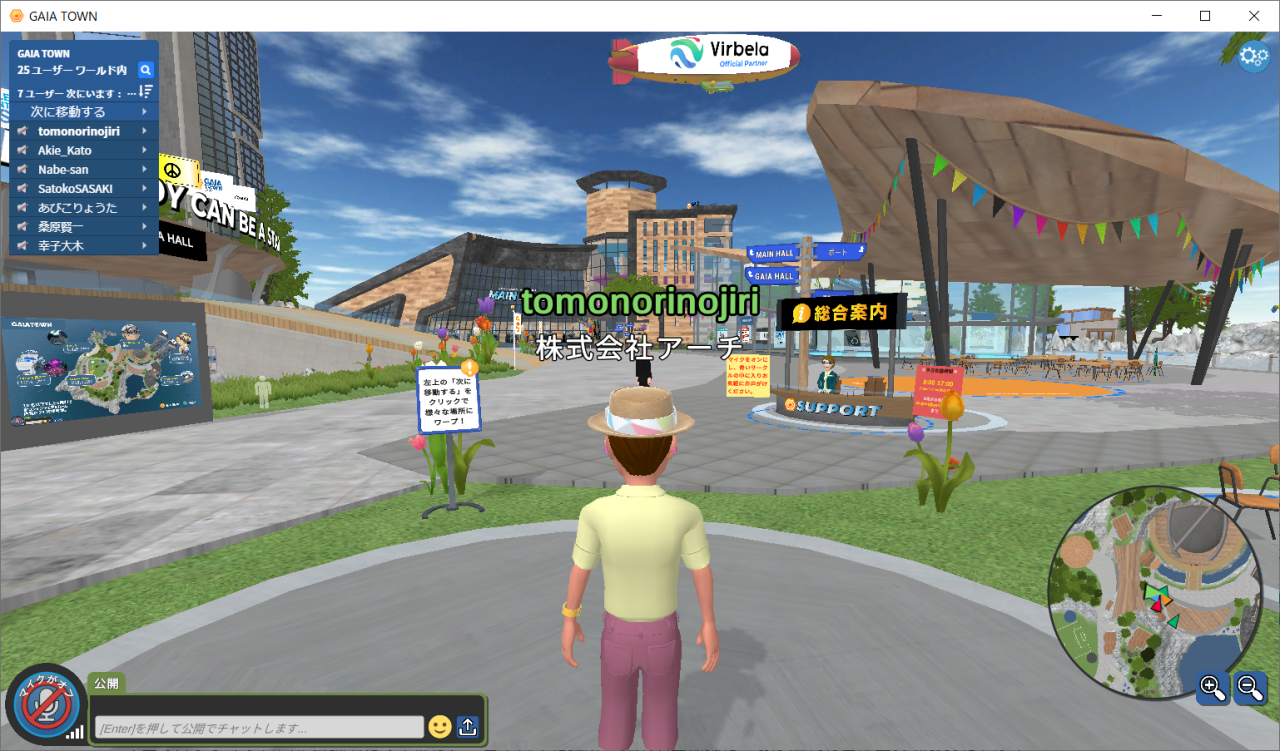Image resolution: width=1280 pixels, height=751 pixels.
Task: Maximize the GAIA TOWN window
Action: pyautogui.click(x=1205, y=16)
